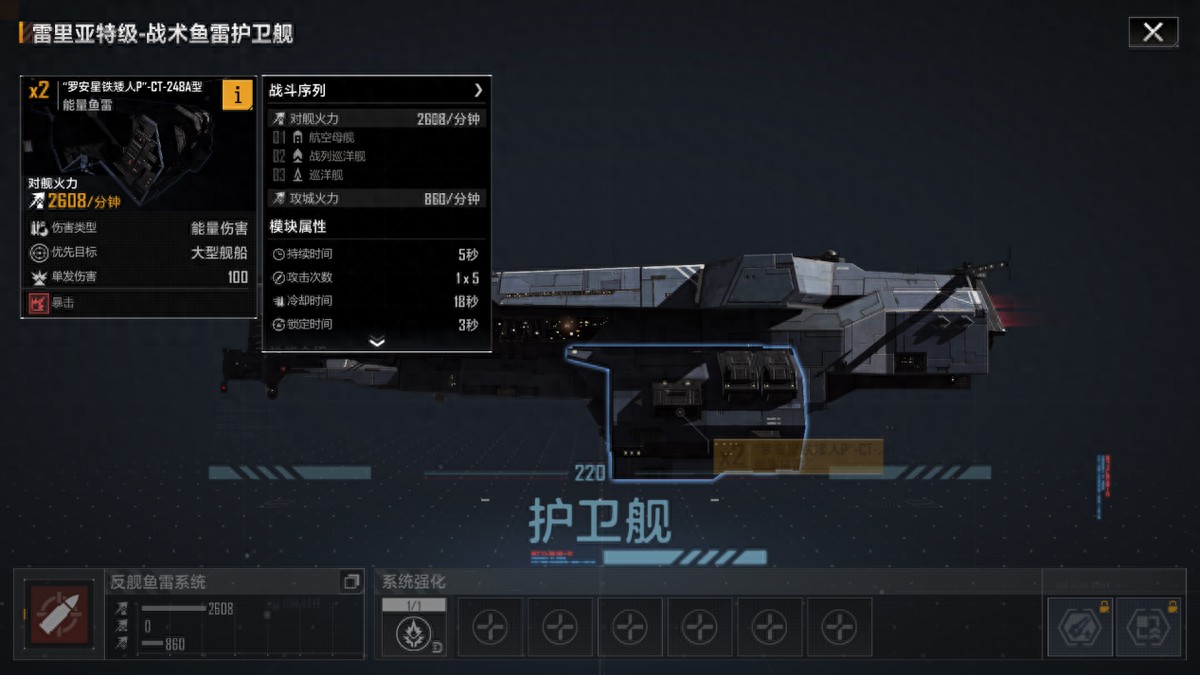Close the torpedo frigate detail screen
Image resolution: width=1200 pixels, height=675 pixels.
(x=1153, y=32)
